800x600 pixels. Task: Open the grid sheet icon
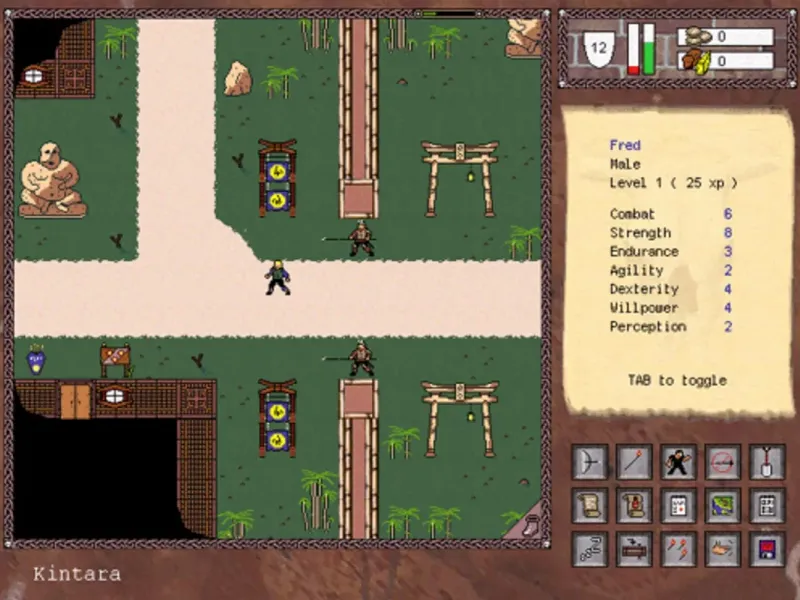tap(766, 505)
